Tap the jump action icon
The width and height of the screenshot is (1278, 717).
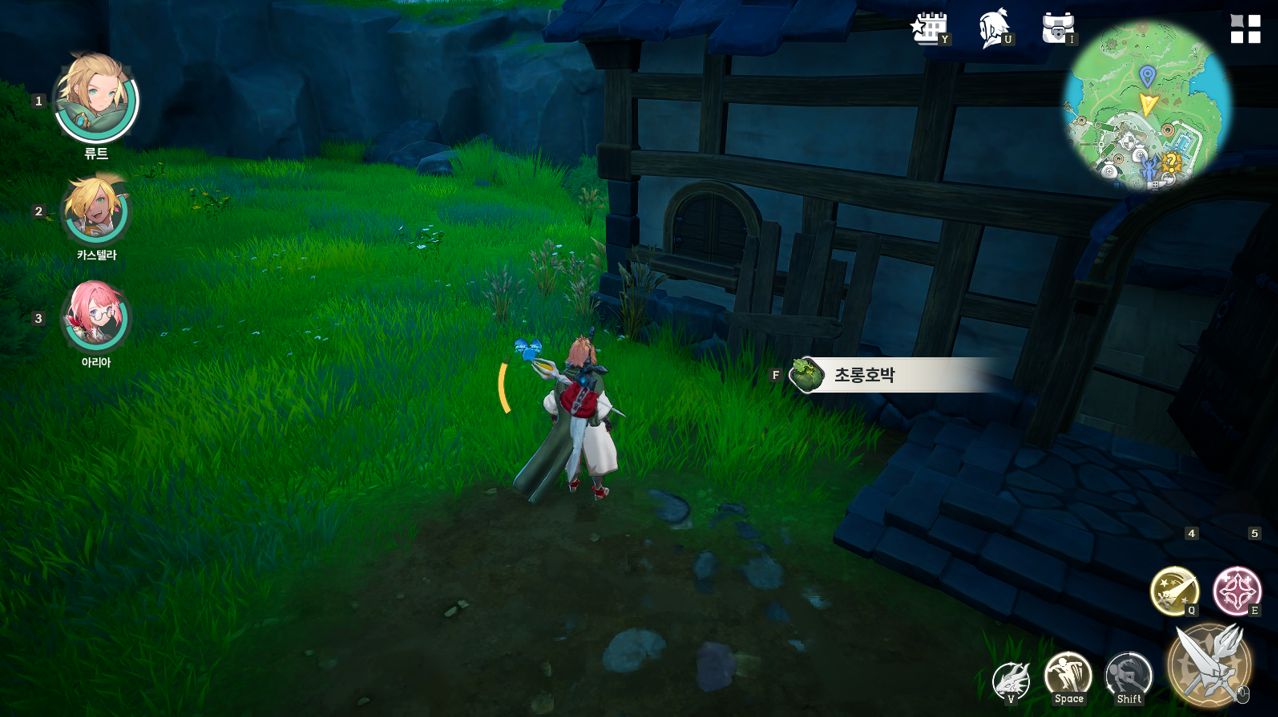coord(1068,677)
